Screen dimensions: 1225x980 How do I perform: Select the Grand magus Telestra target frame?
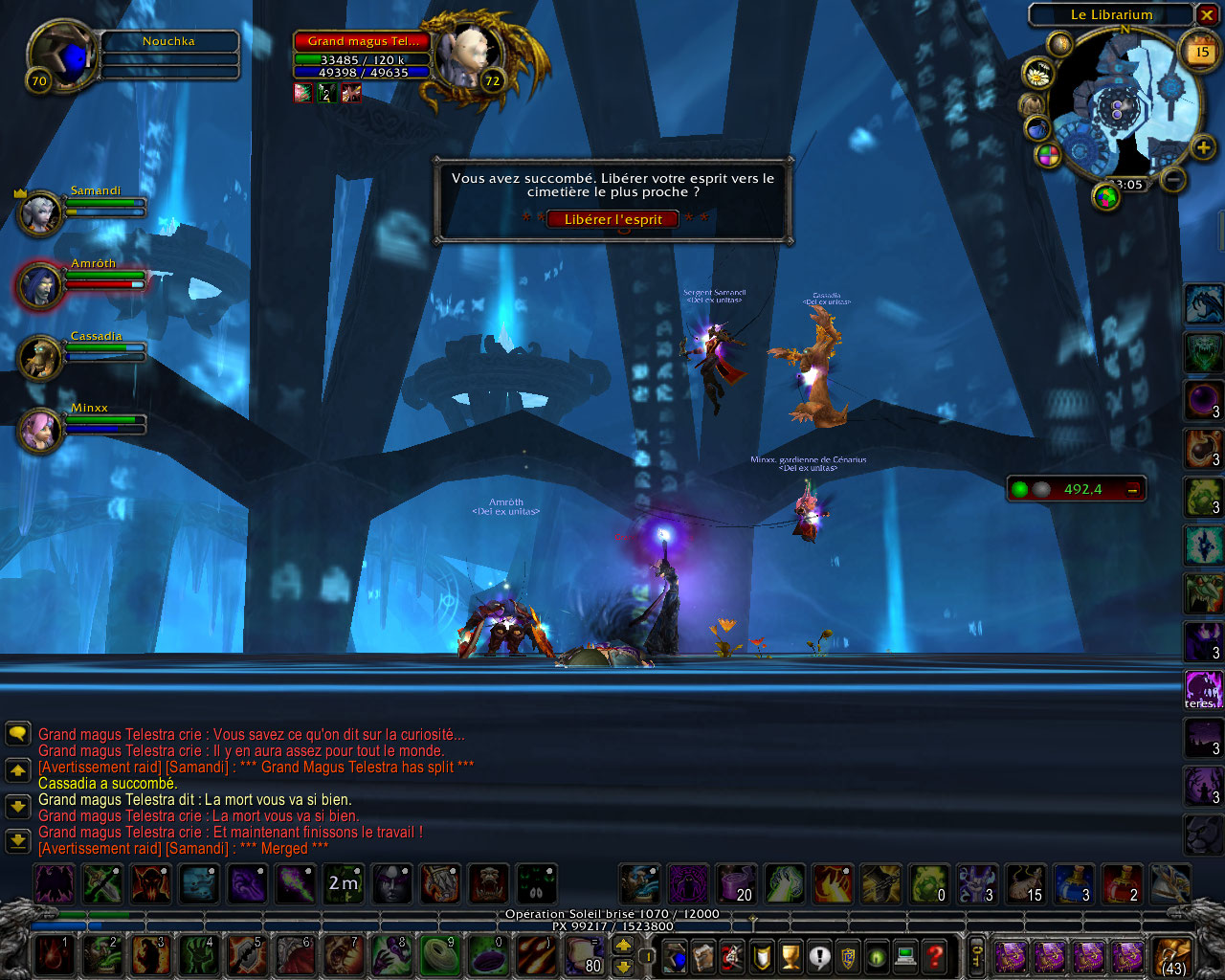[x=363, y=41]
